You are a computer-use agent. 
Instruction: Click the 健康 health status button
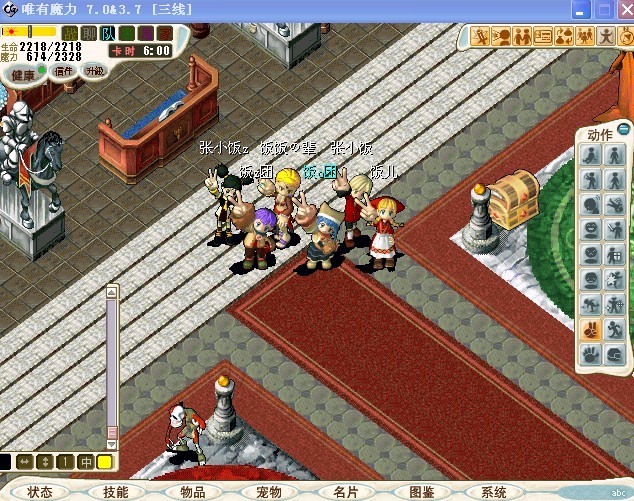click(23, 74)
